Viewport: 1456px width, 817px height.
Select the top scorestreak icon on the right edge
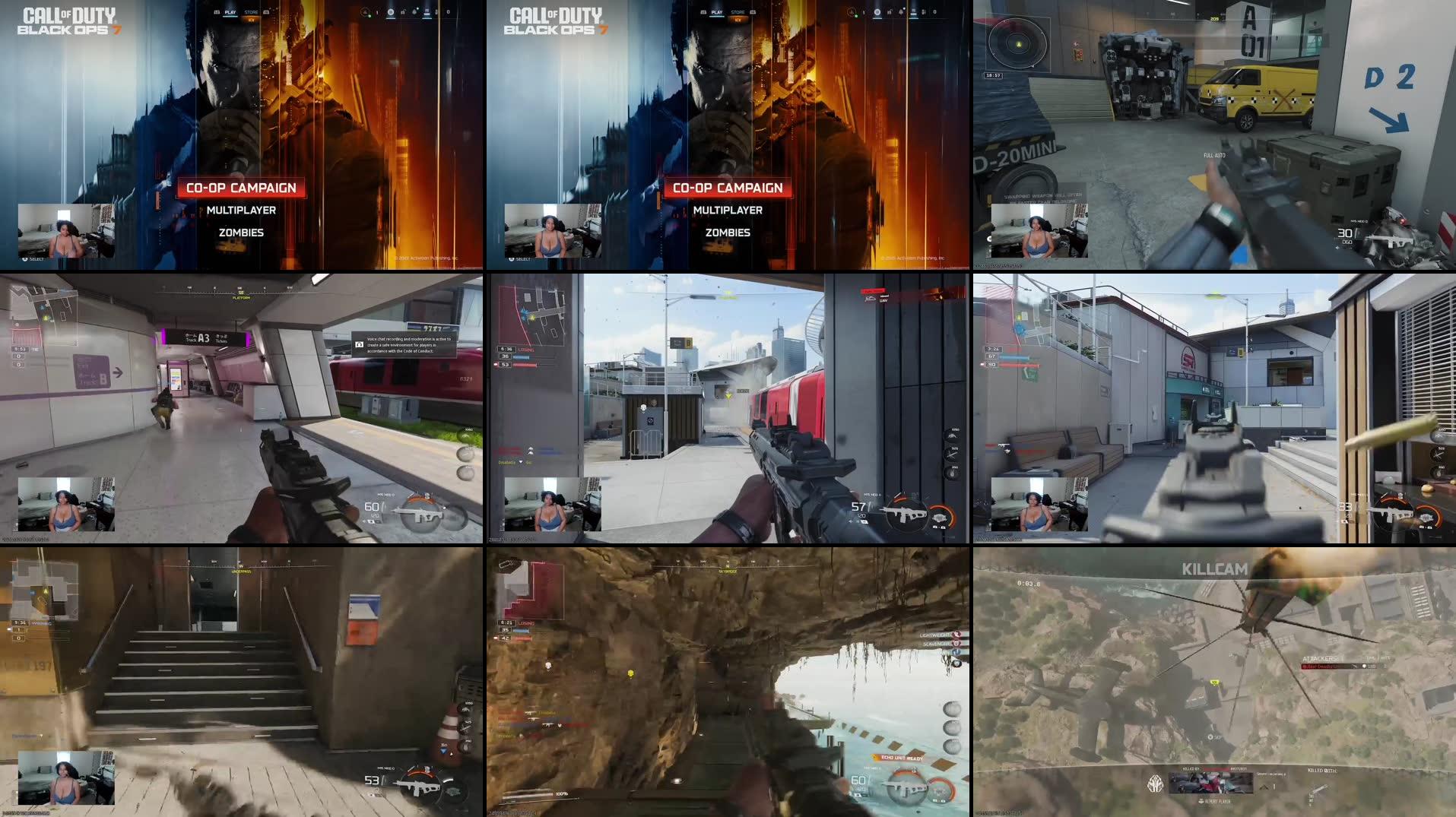[952, 436]
